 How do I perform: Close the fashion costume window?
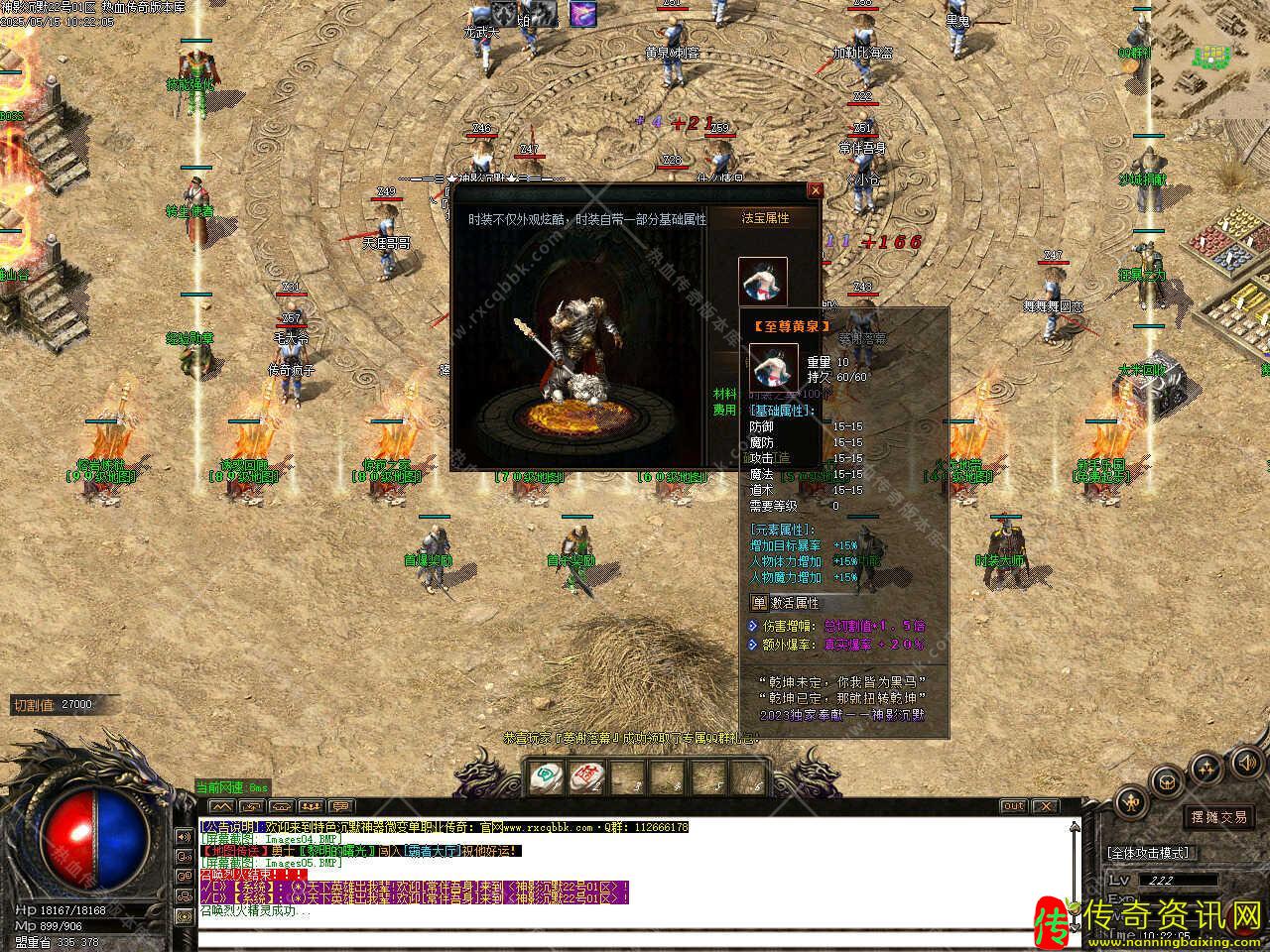pyautogui.click(x=816, y=190)
